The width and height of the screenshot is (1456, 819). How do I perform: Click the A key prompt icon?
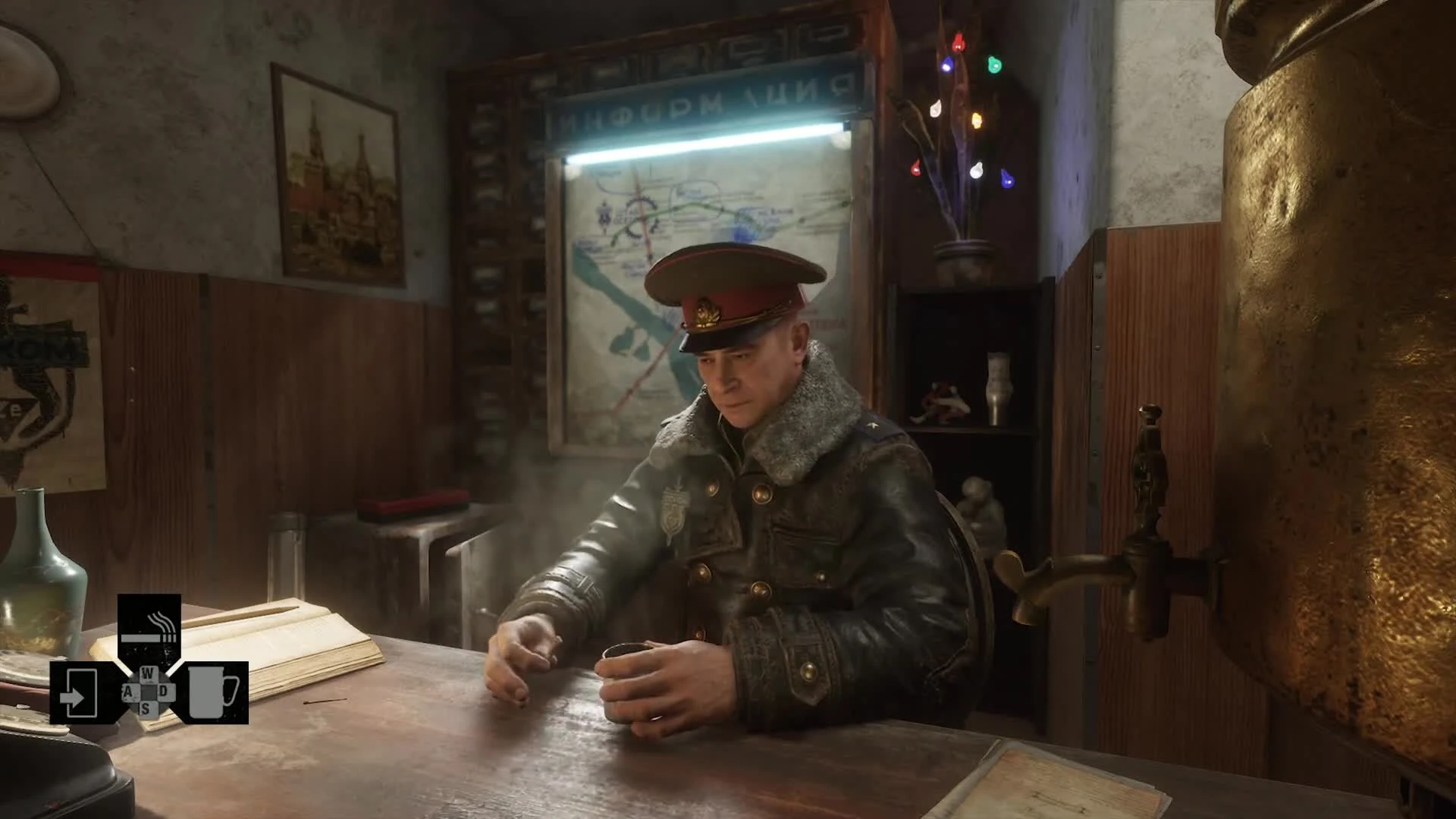[128, 692]
